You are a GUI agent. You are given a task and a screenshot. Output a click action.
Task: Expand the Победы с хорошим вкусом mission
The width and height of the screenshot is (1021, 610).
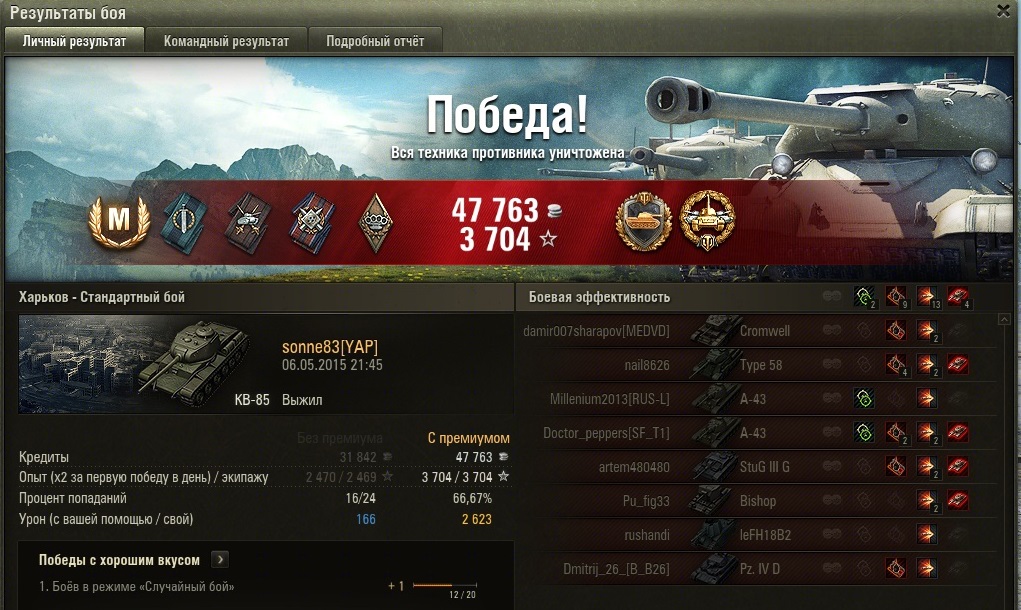[221, 560]
